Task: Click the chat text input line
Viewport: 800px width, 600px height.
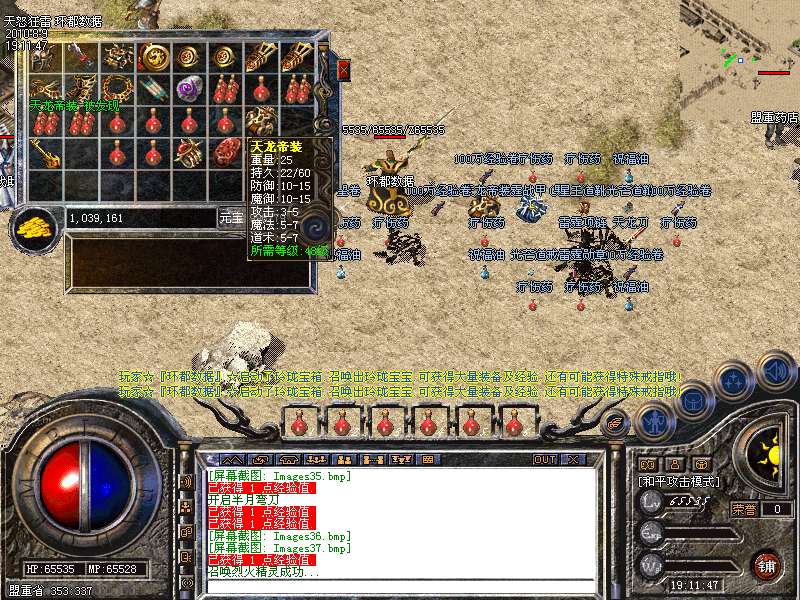Action: click(400, 586)
